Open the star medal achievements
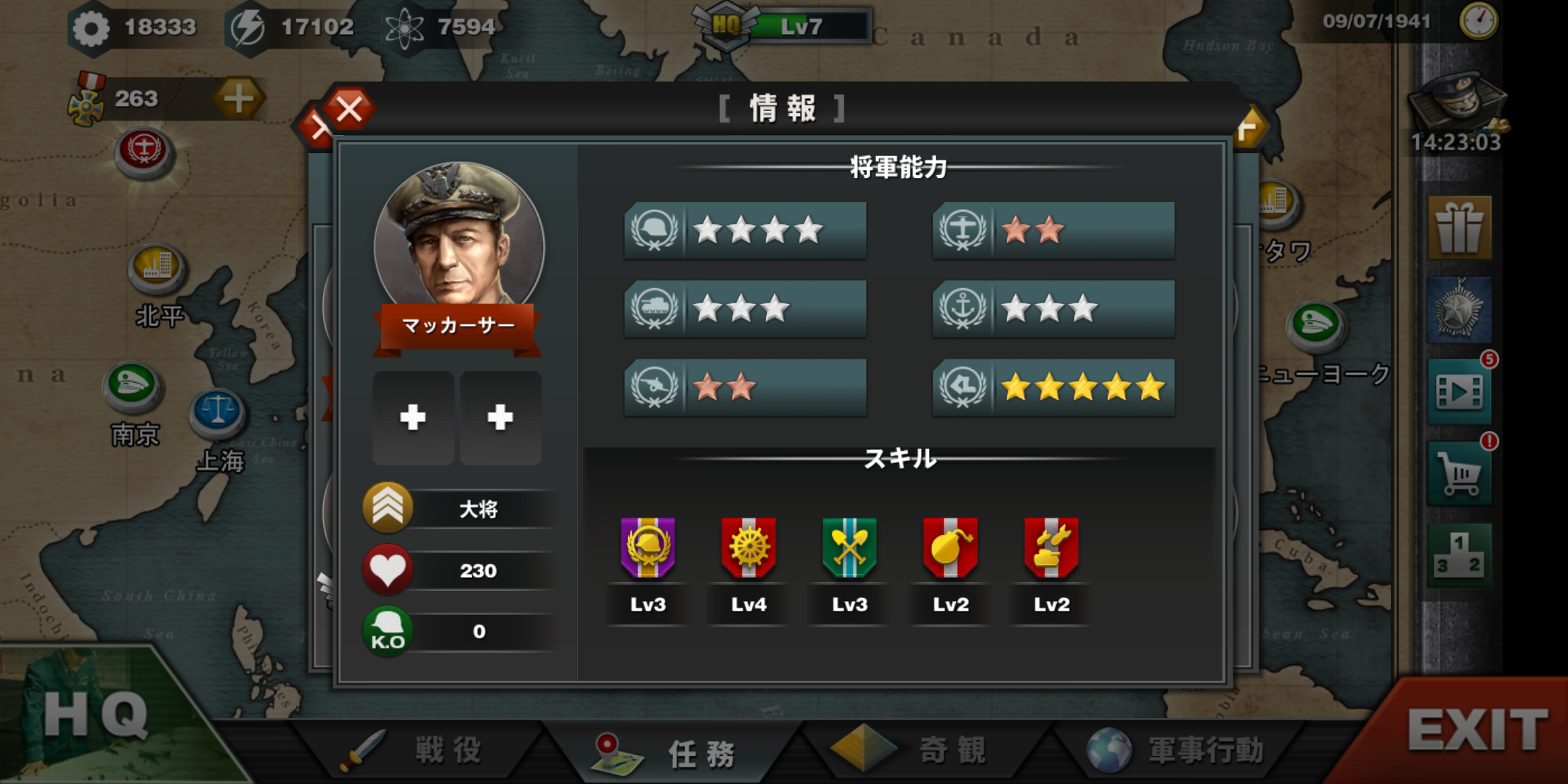 (x=1459, y=310)
